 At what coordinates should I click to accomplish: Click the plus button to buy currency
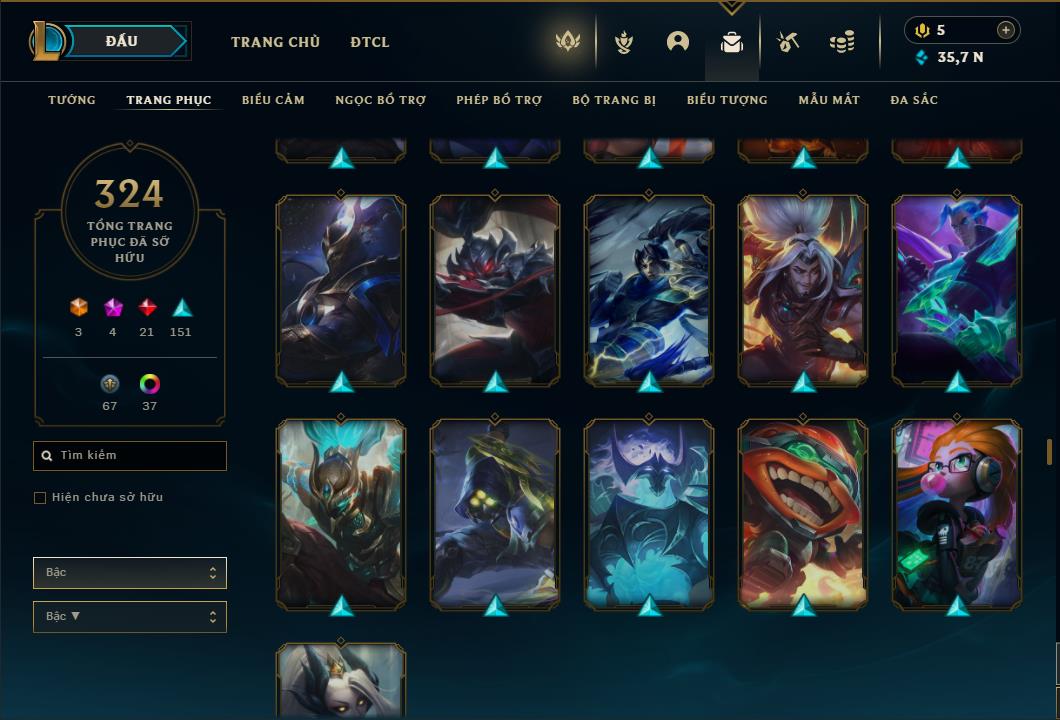(1006, 30)
